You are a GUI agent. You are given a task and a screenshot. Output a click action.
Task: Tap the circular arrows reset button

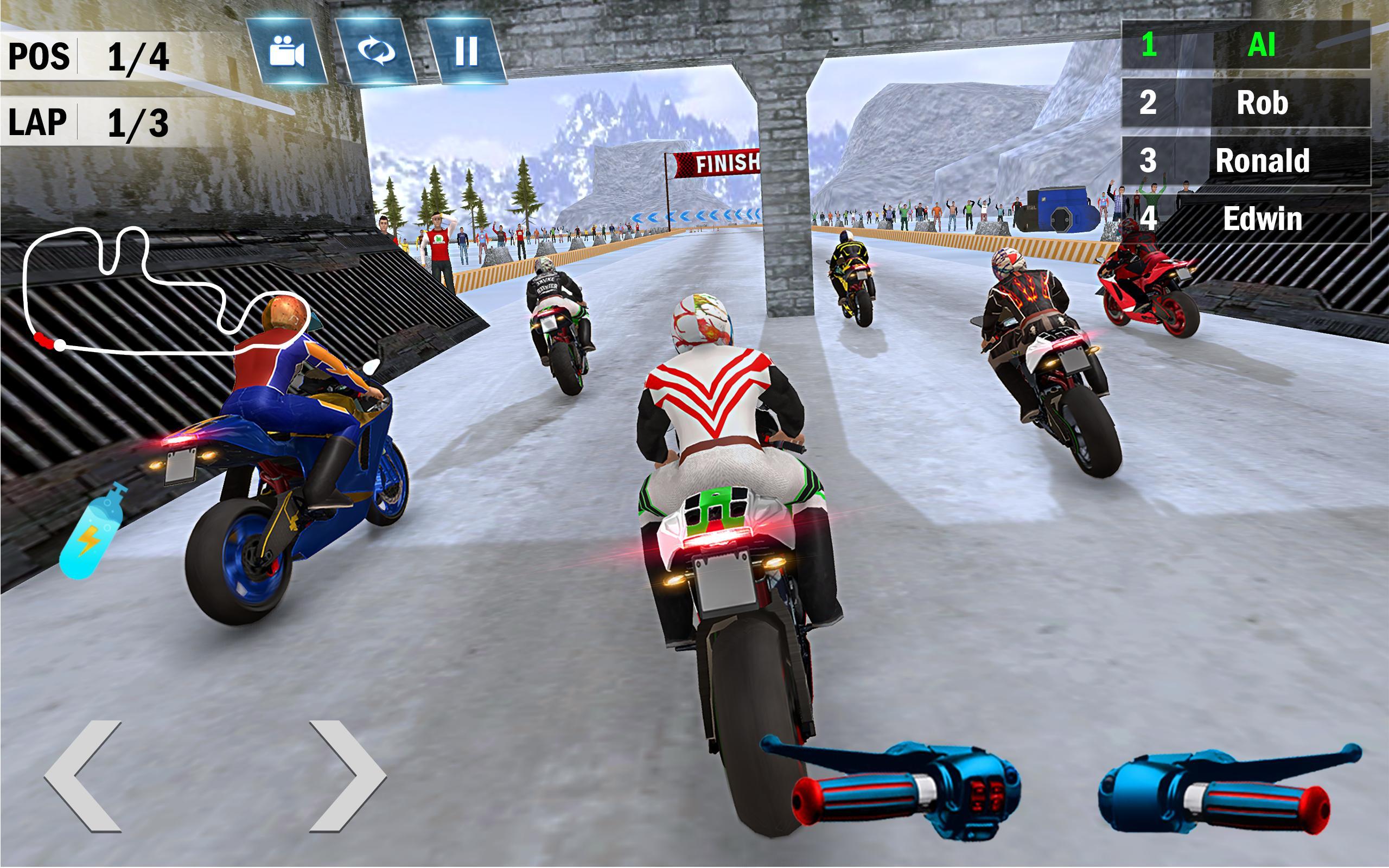pyautogui.click(x=377, y=52)
